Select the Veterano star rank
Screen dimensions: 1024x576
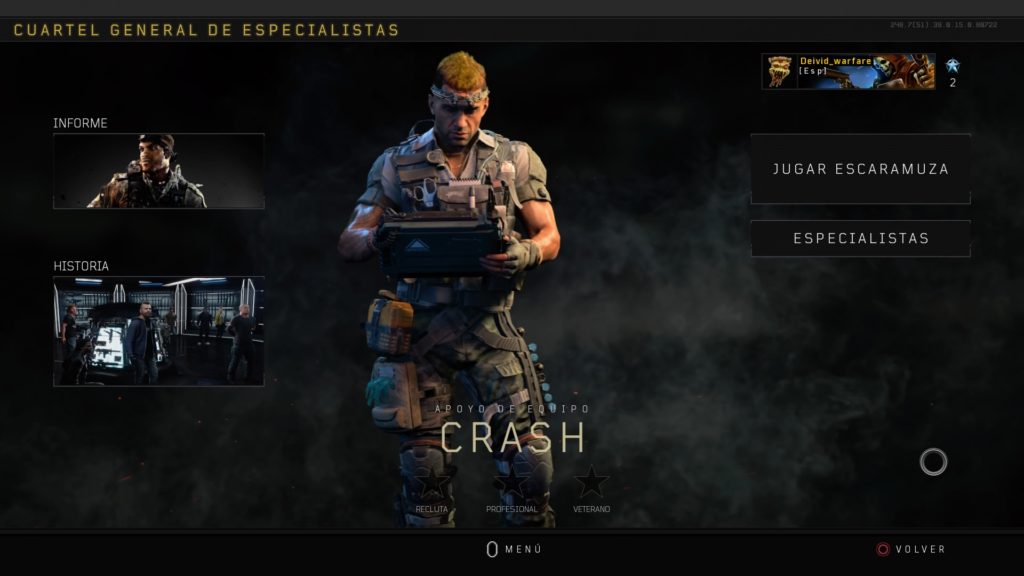[591, 483]
